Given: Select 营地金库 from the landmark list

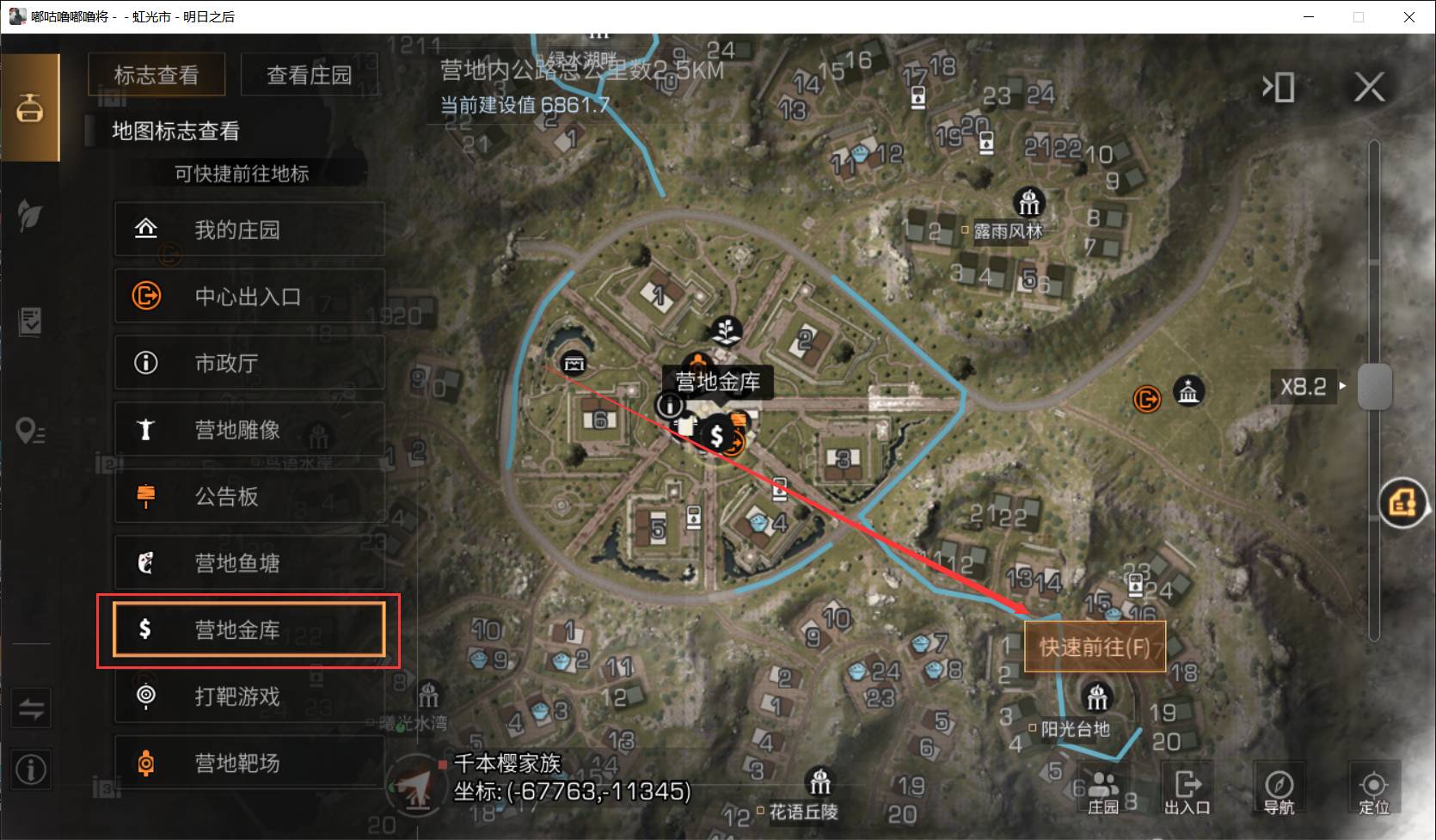Looking at the screenshot, I should 249,630.
